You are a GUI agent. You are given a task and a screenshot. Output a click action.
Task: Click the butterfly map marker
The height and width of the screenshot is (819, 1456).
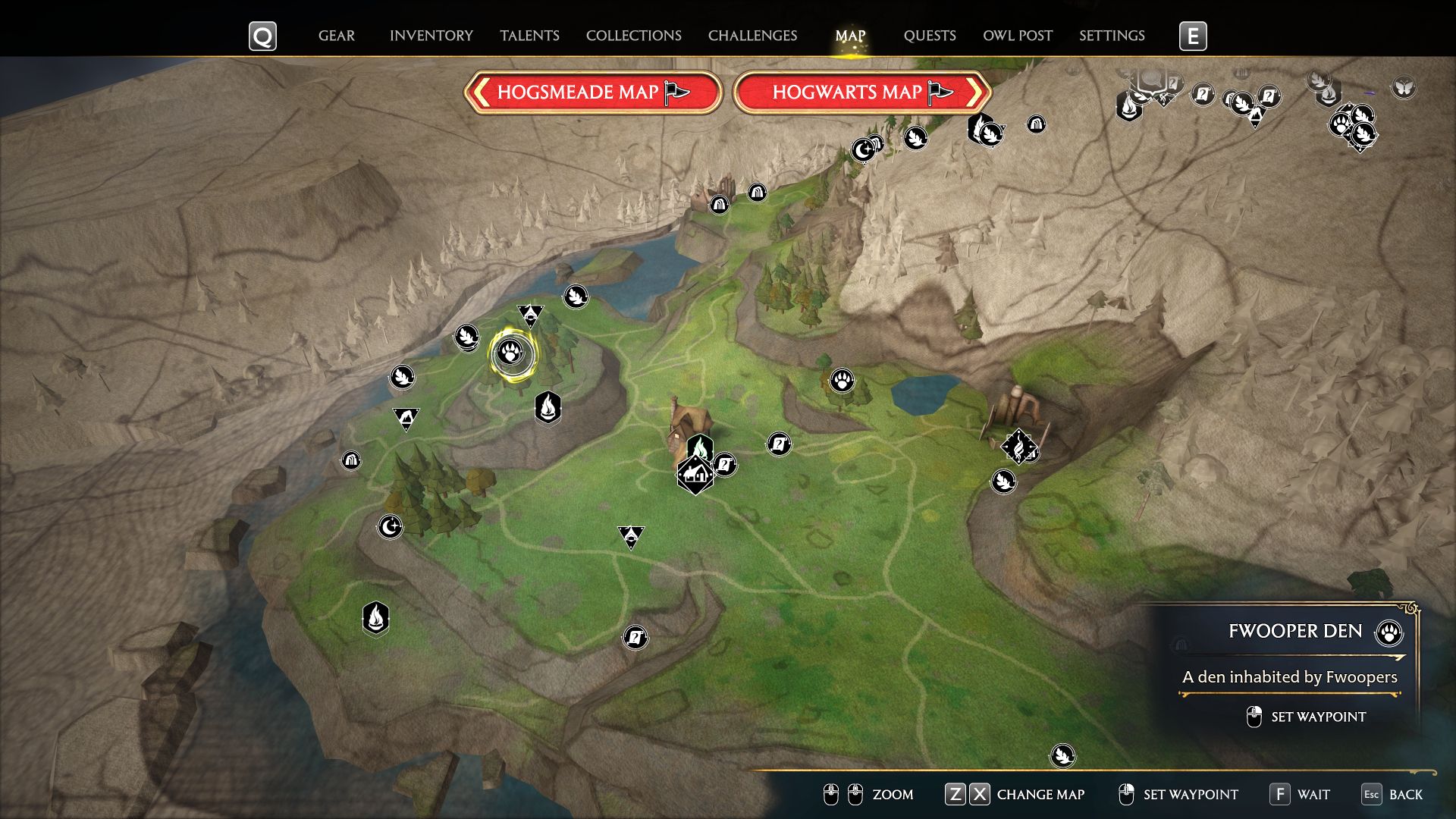click(x=1404, y=87)
